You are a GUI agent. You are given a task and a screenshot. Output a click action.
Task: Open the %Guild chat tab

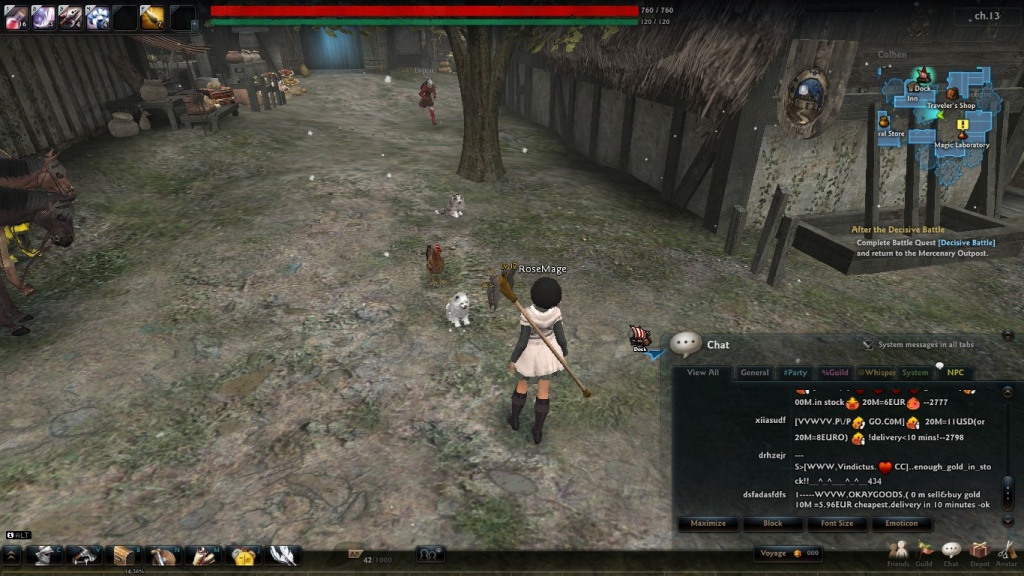click(x=834, y=373)
